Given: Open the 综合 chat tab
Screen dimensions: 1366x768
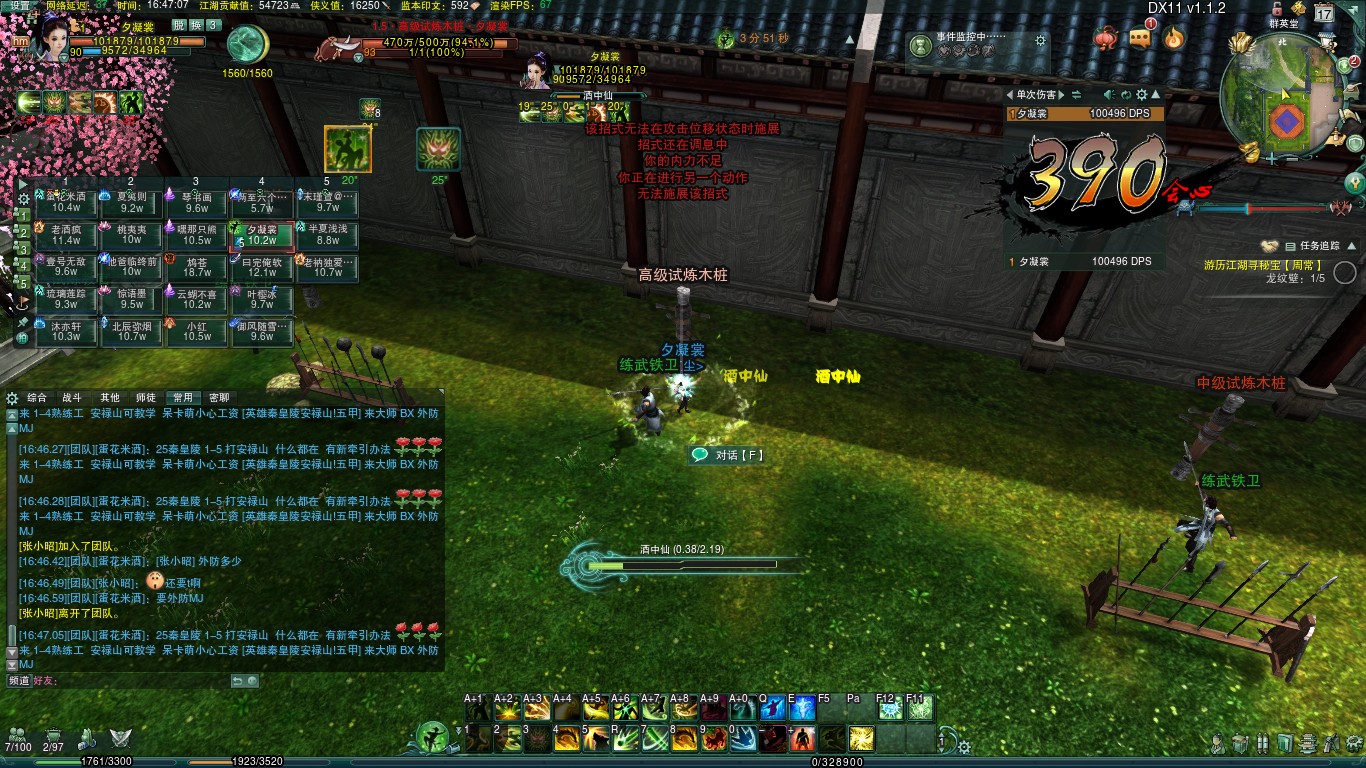Looking at the screenshot, I should (37, 397).
